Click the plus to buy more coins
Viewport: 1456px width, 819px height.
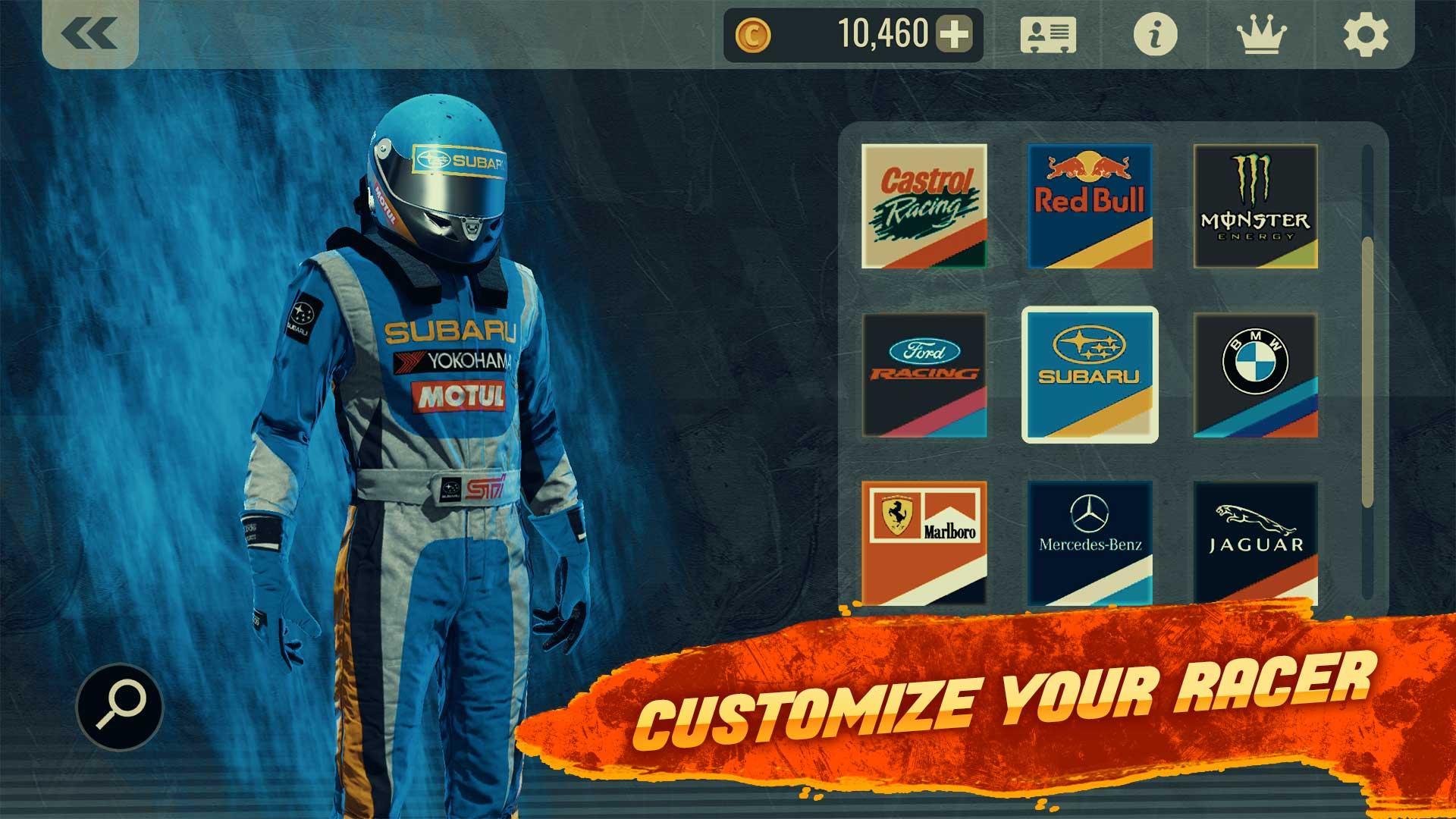[x=954, y=33]
